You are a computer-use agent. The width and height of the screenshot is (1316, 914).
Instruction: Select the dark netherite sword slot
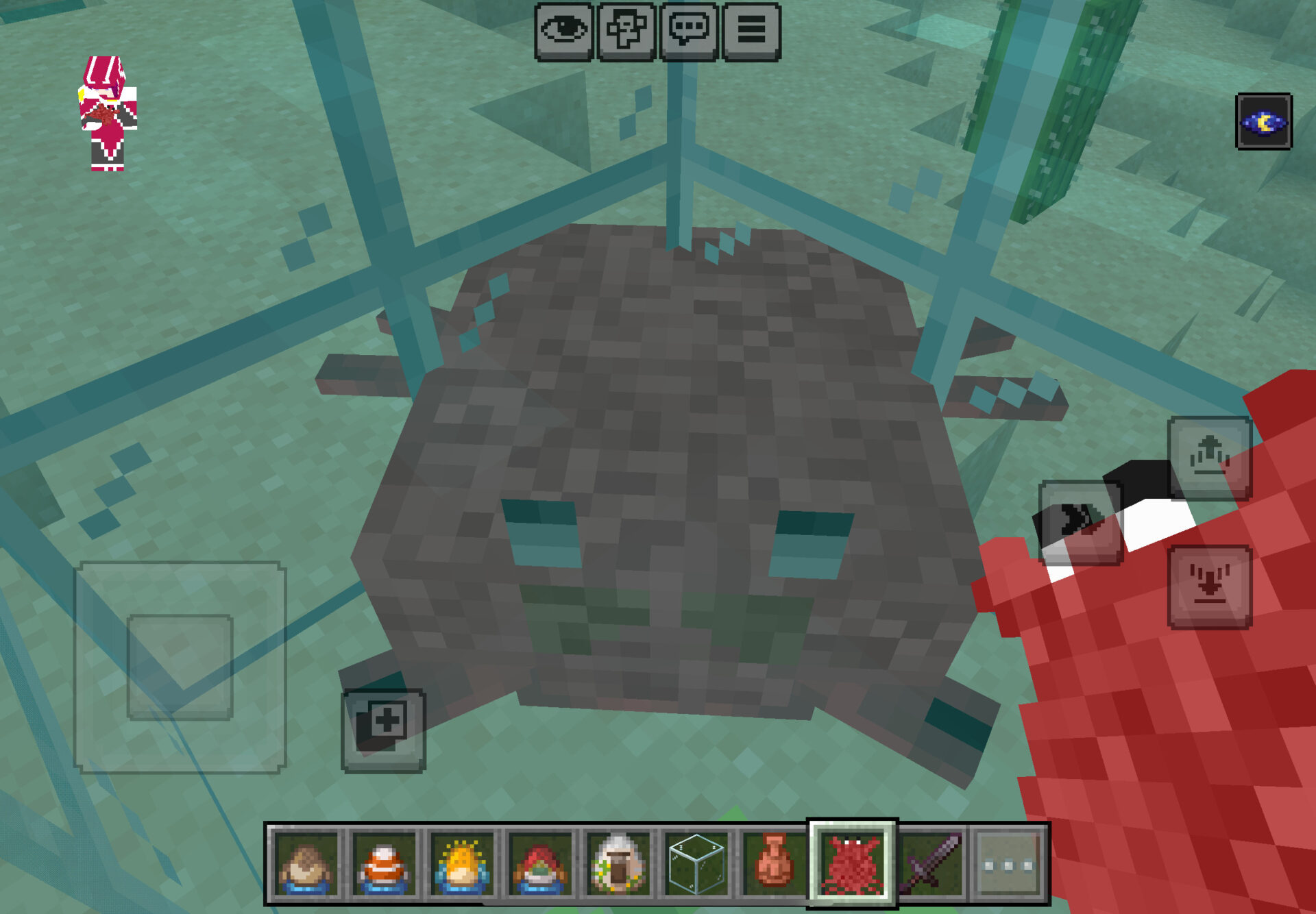[931, 865]
